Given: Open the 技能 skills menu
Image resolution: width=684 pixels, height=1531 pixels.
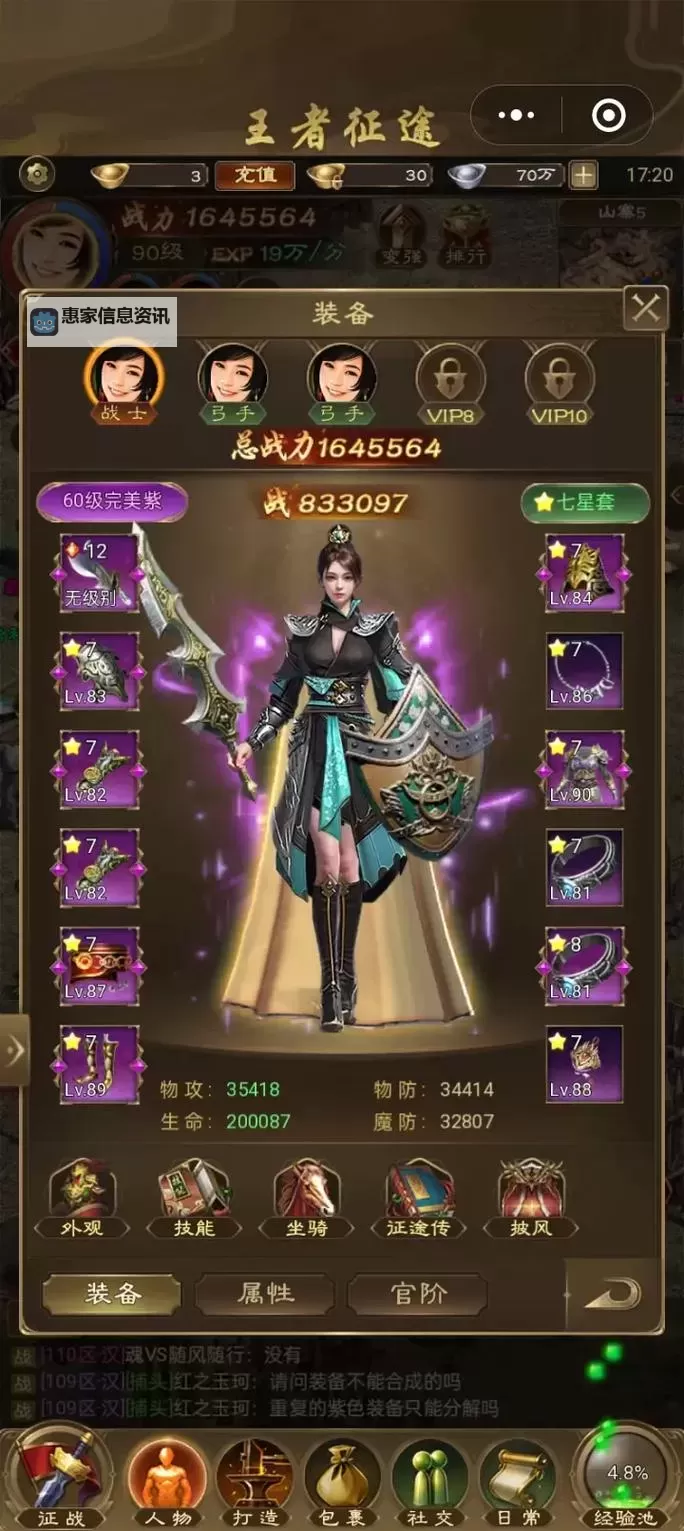Looking at the screenshot, I should (195, 1199).
